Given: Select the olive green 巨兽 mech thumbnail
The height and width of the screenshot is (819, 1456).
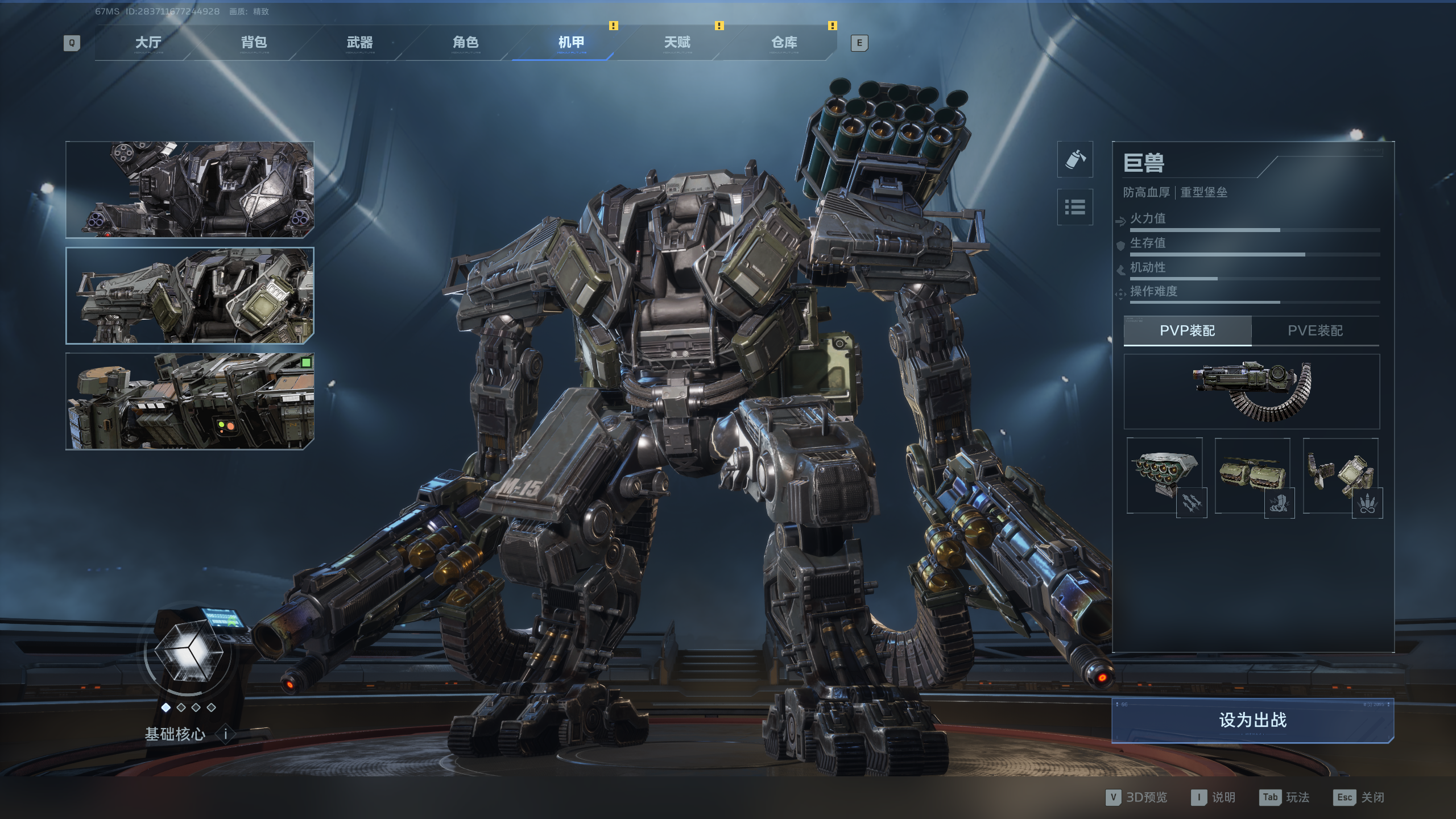Looking at the screenshot, I should tap(190, 296).
